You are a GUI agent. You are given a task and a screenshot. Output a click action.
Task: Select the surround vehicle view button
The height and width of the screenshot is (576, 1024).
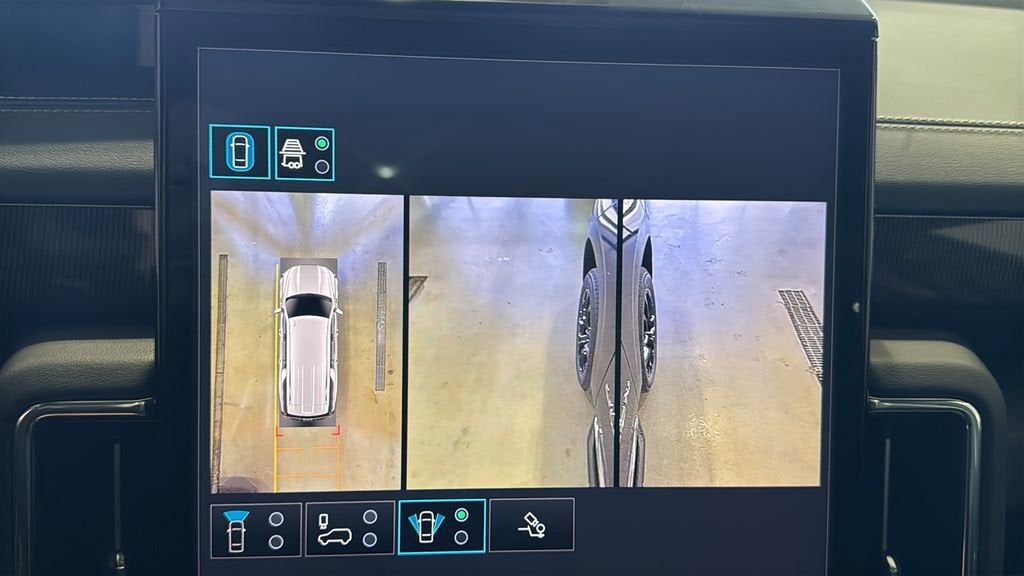point(239,152)
